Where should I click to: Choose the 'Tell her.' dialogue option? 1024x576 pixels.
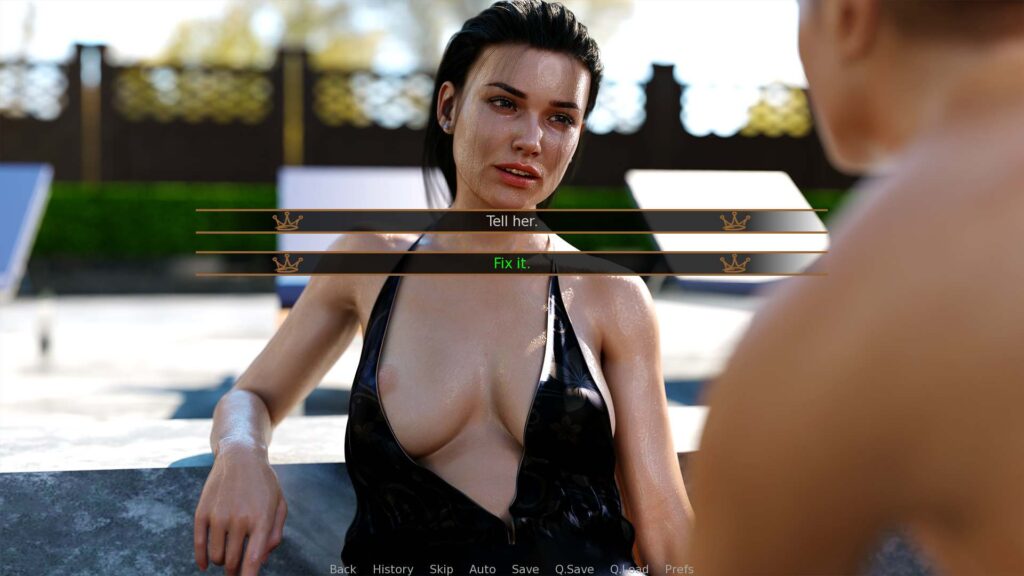[x=511, y=221]
